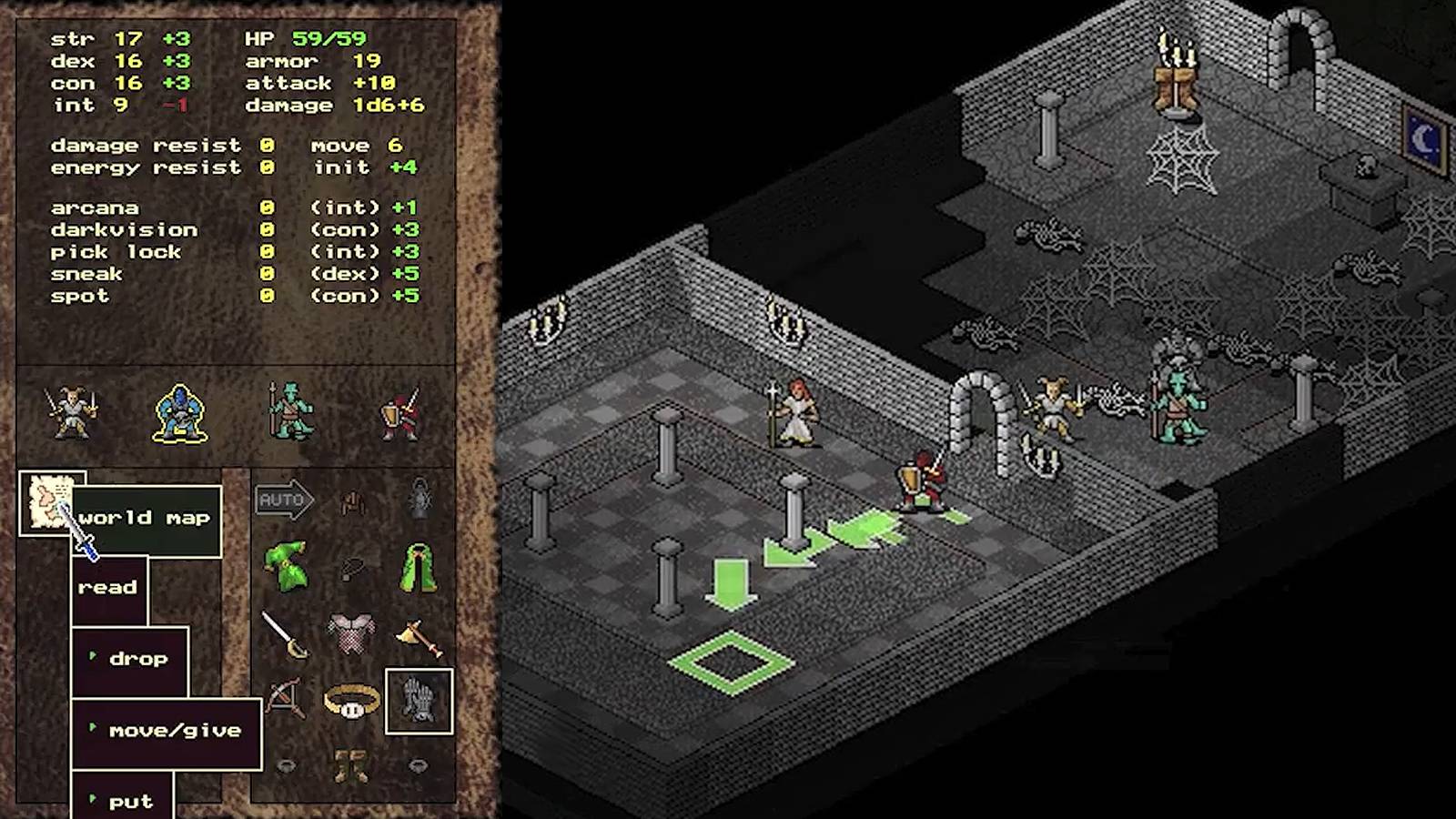Click the green tunic in the inventory
The height and width of the screenshot is (819, 1456).
coord(288,564)
